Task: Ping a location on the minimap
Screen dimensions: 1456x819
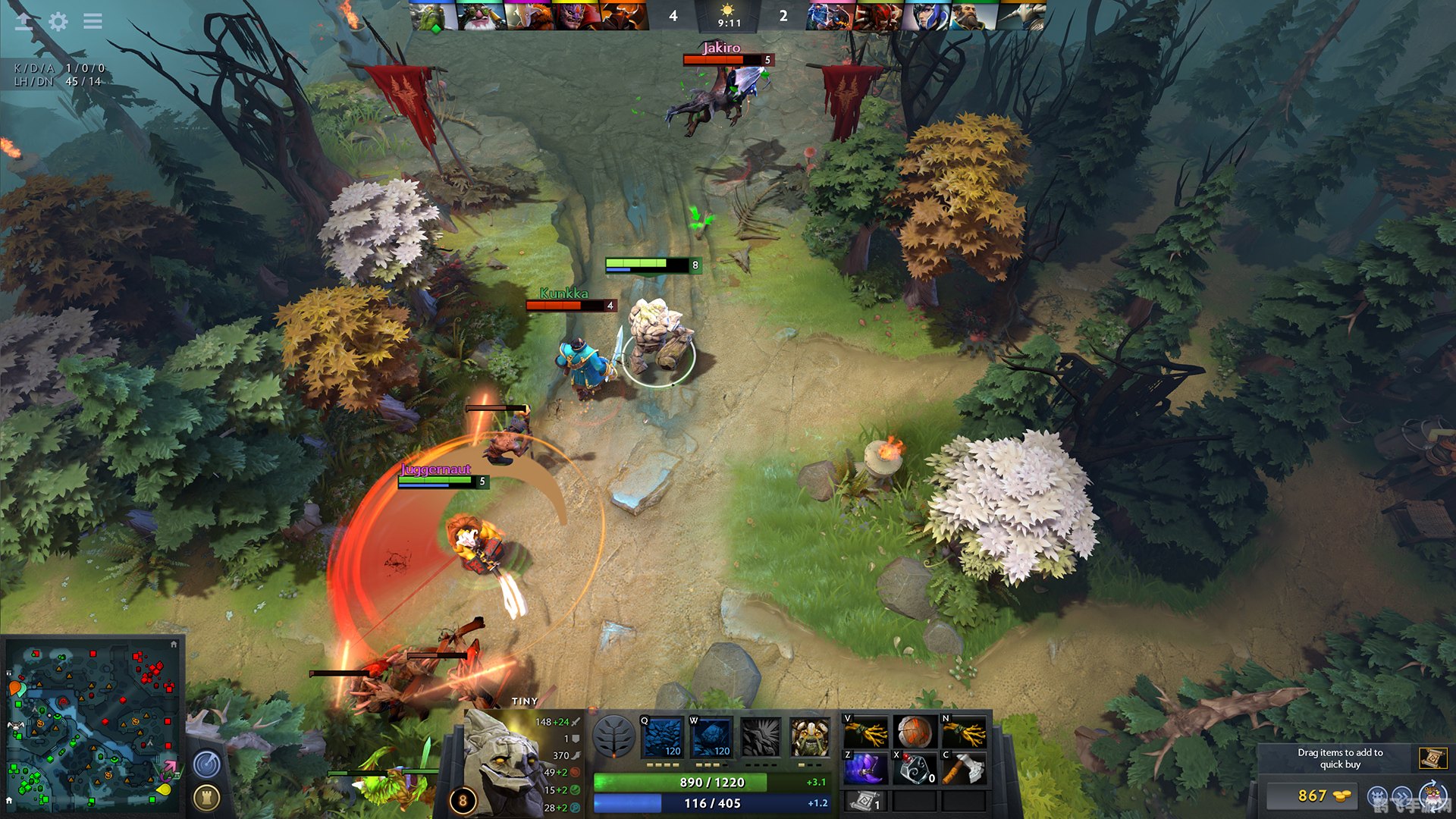Action: coord(91,728)
